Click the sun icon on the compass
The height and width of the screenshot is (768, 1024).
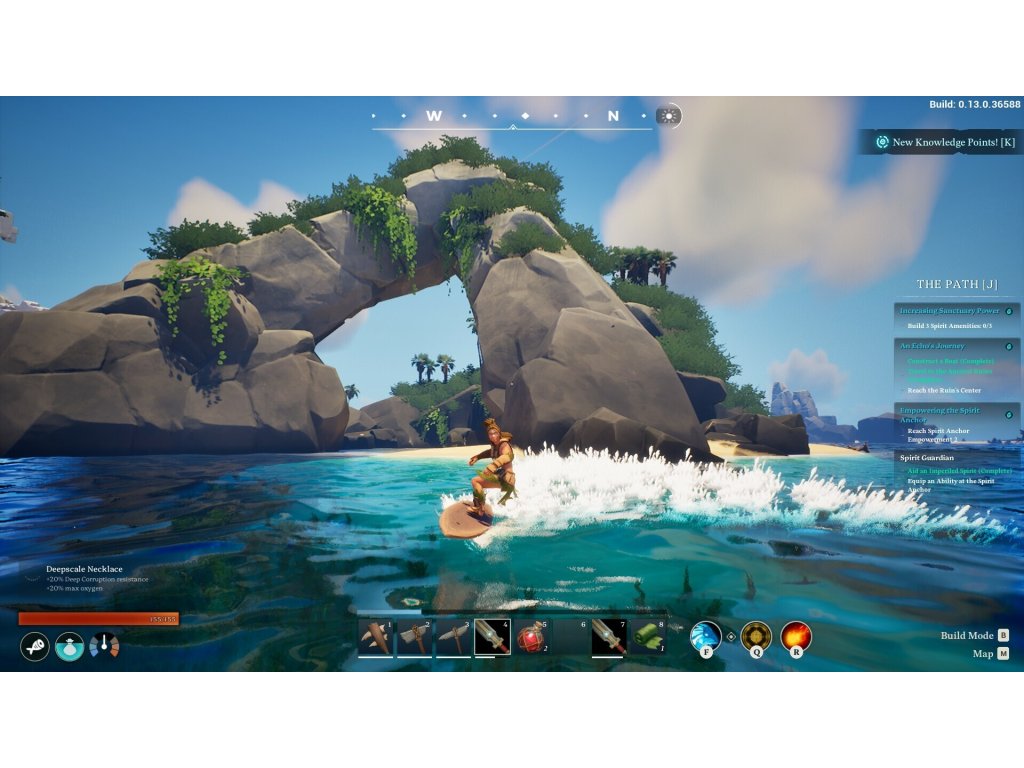(x=668, y=116)
